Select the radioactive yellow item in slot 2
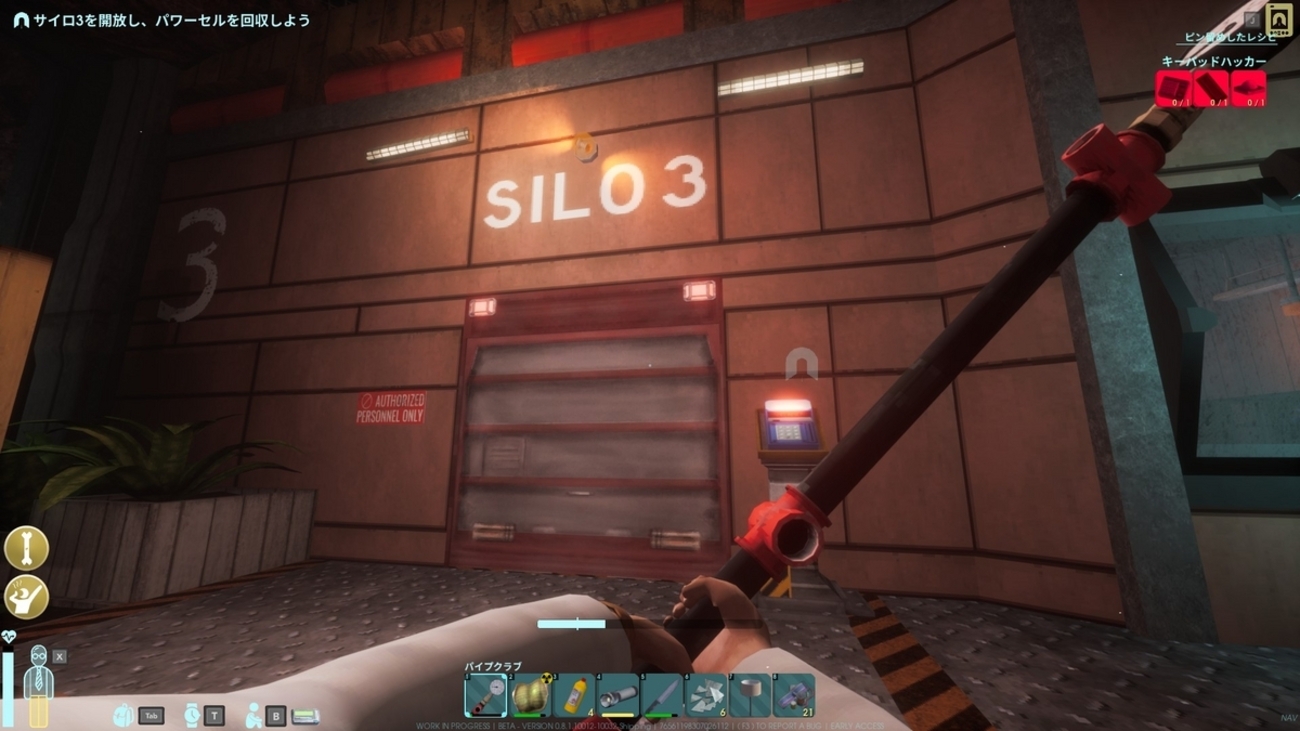This screenshot has height=731, width=1300. (530, 695)
